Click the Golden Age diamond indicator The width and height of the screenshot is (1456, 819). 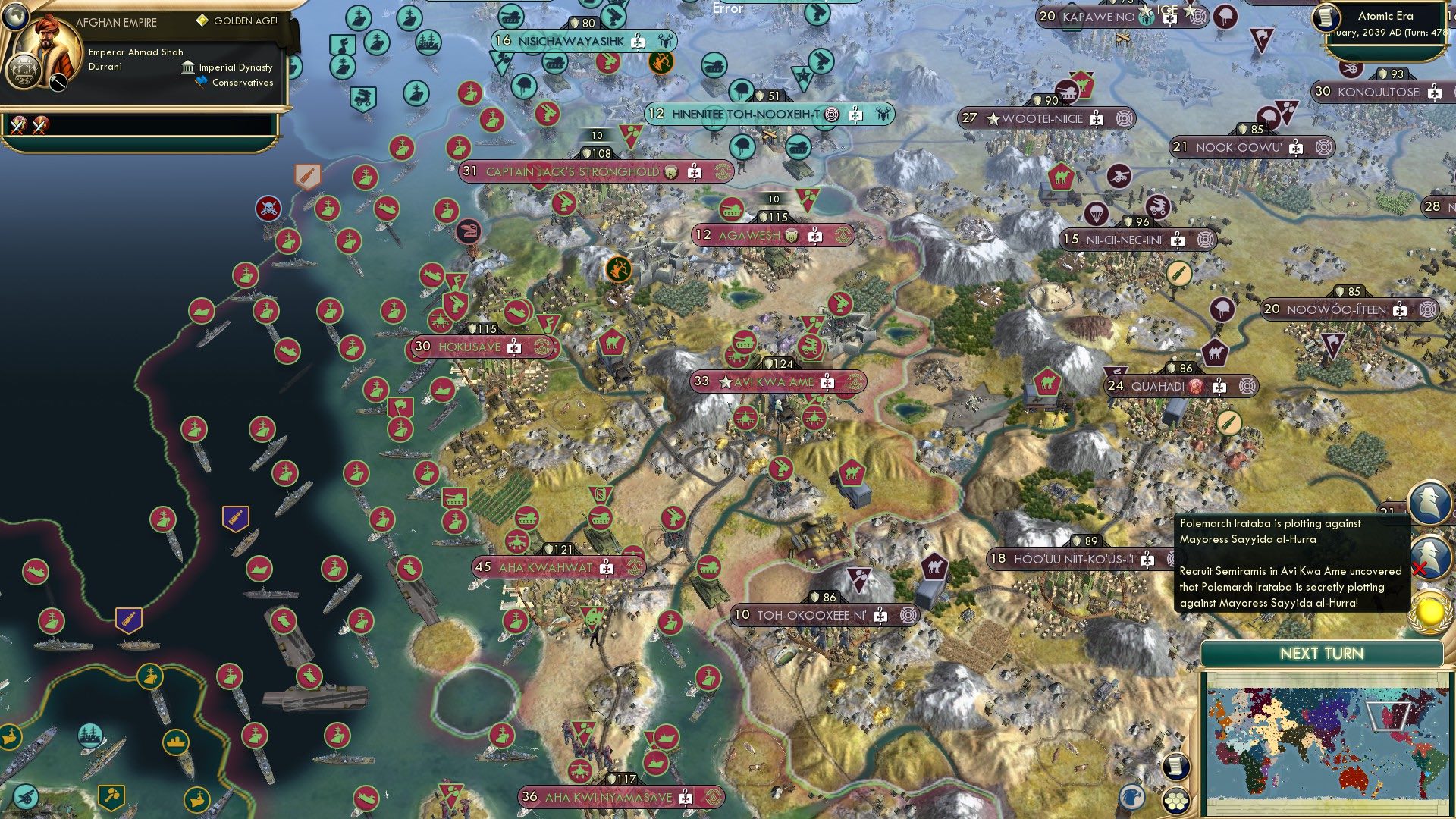coord(202,20)
